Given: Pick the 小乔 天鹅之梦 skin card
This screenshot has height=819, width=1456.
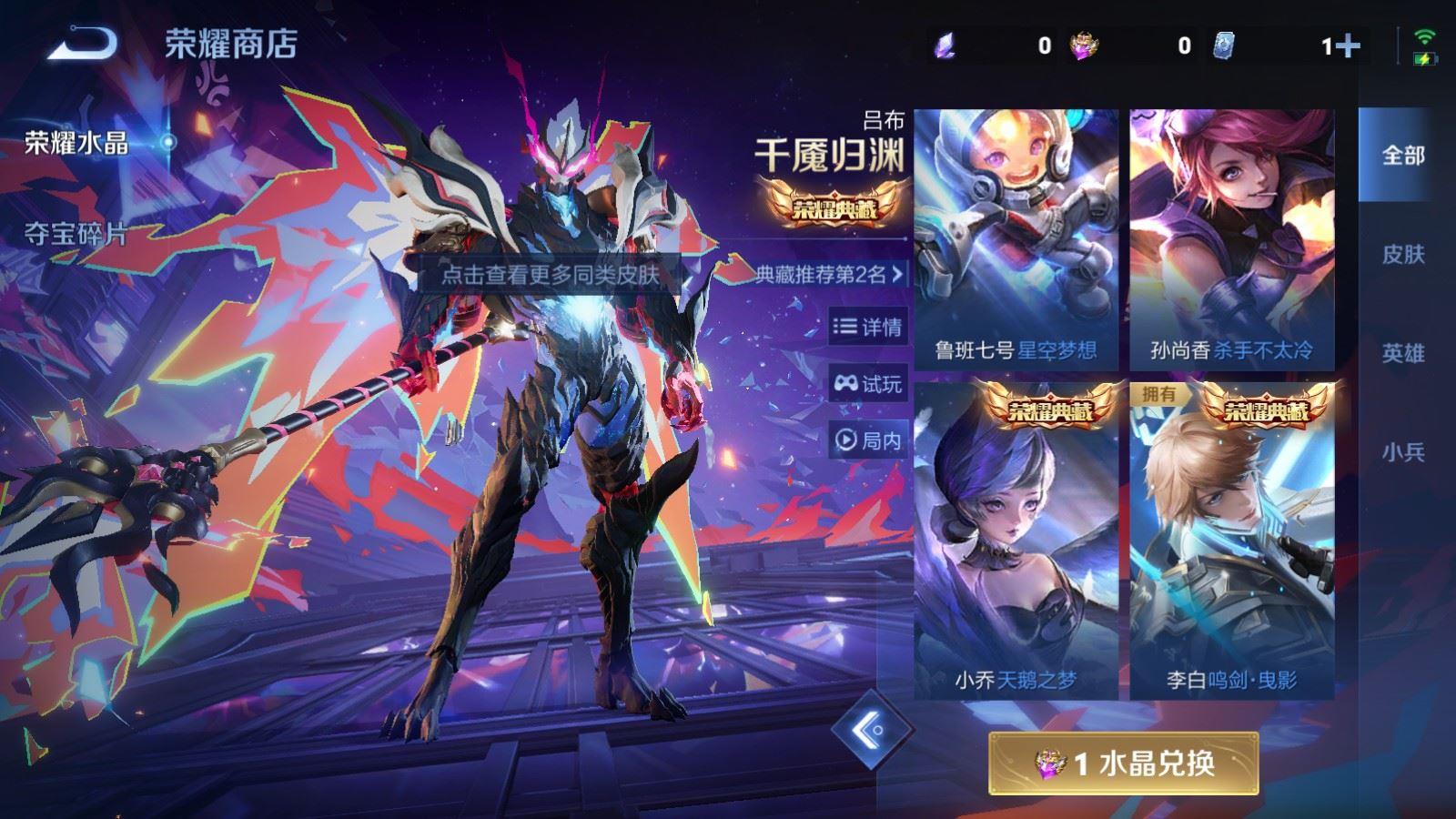Looking at the screenshot, I should coord(1016,541).
